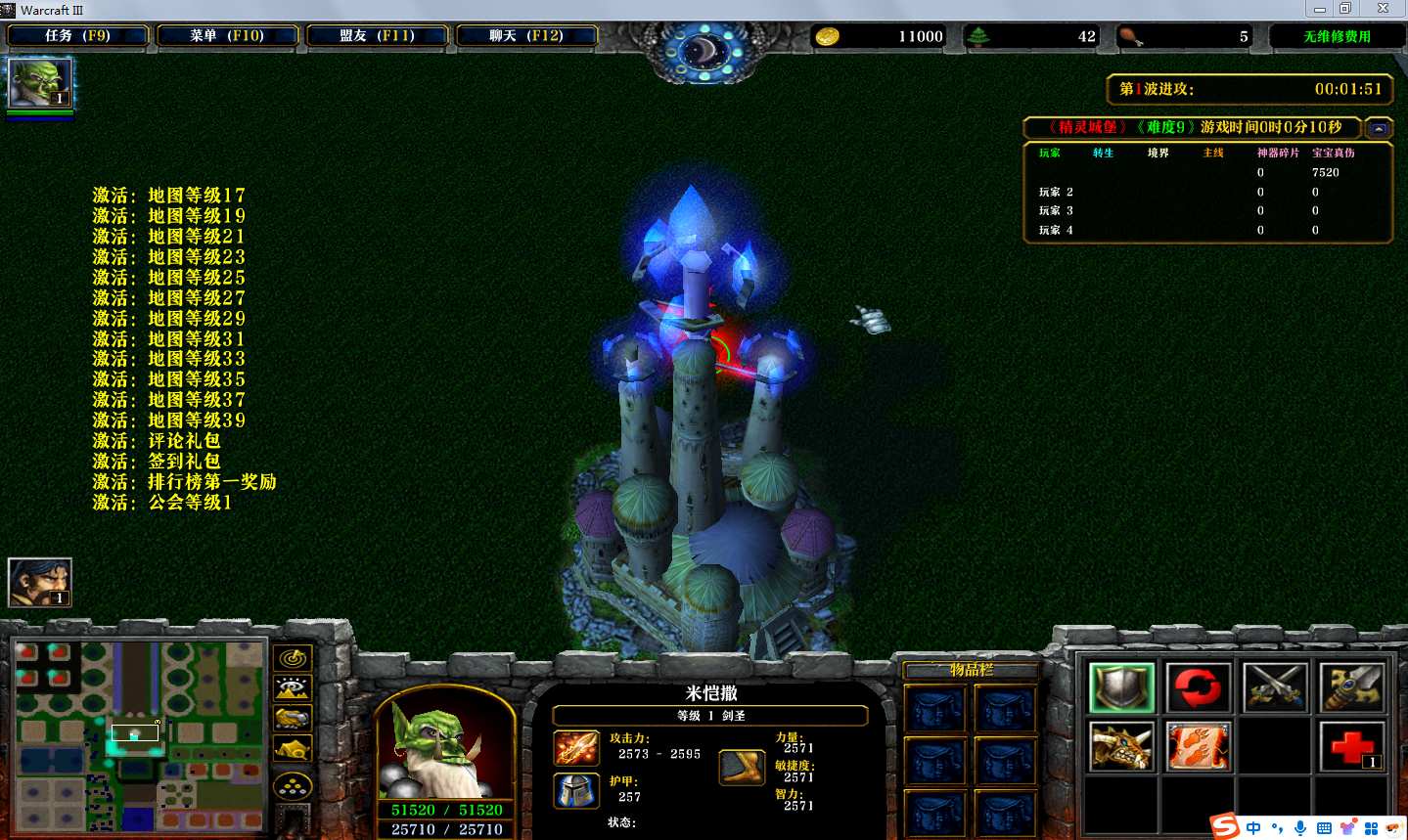Open the 盟友 (F11) allies menu
1408x840 pixels.
tap(377, 36)
